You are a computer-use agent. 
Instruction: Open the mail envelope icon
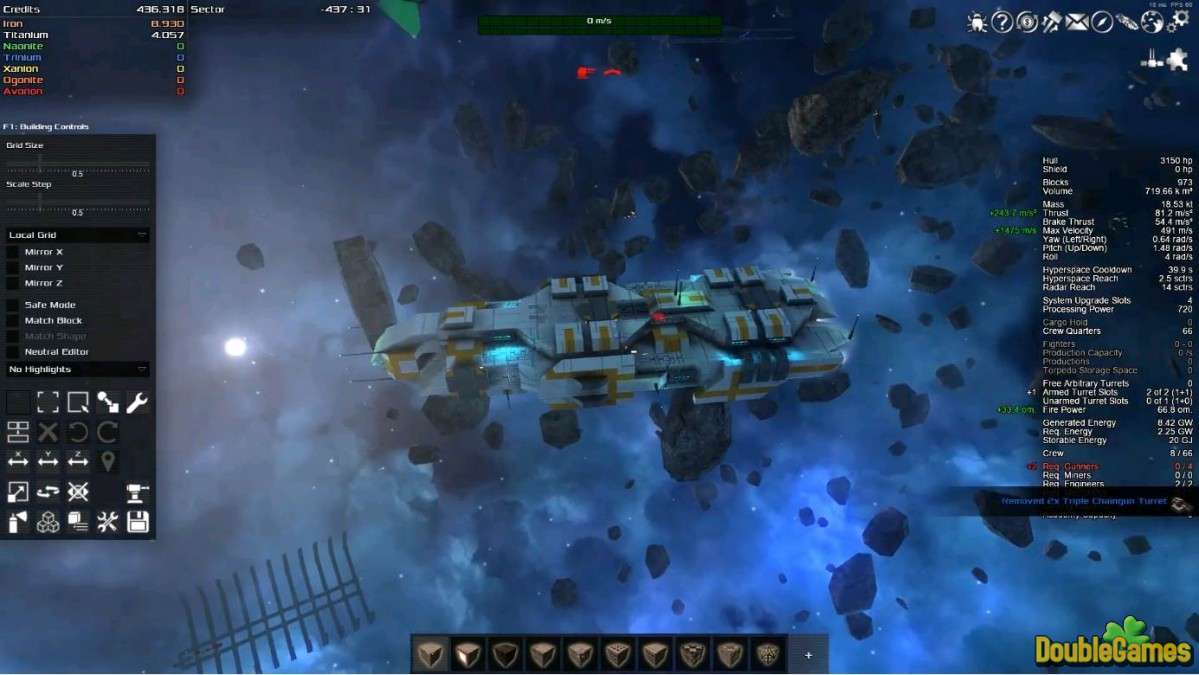coord(1077,22)
